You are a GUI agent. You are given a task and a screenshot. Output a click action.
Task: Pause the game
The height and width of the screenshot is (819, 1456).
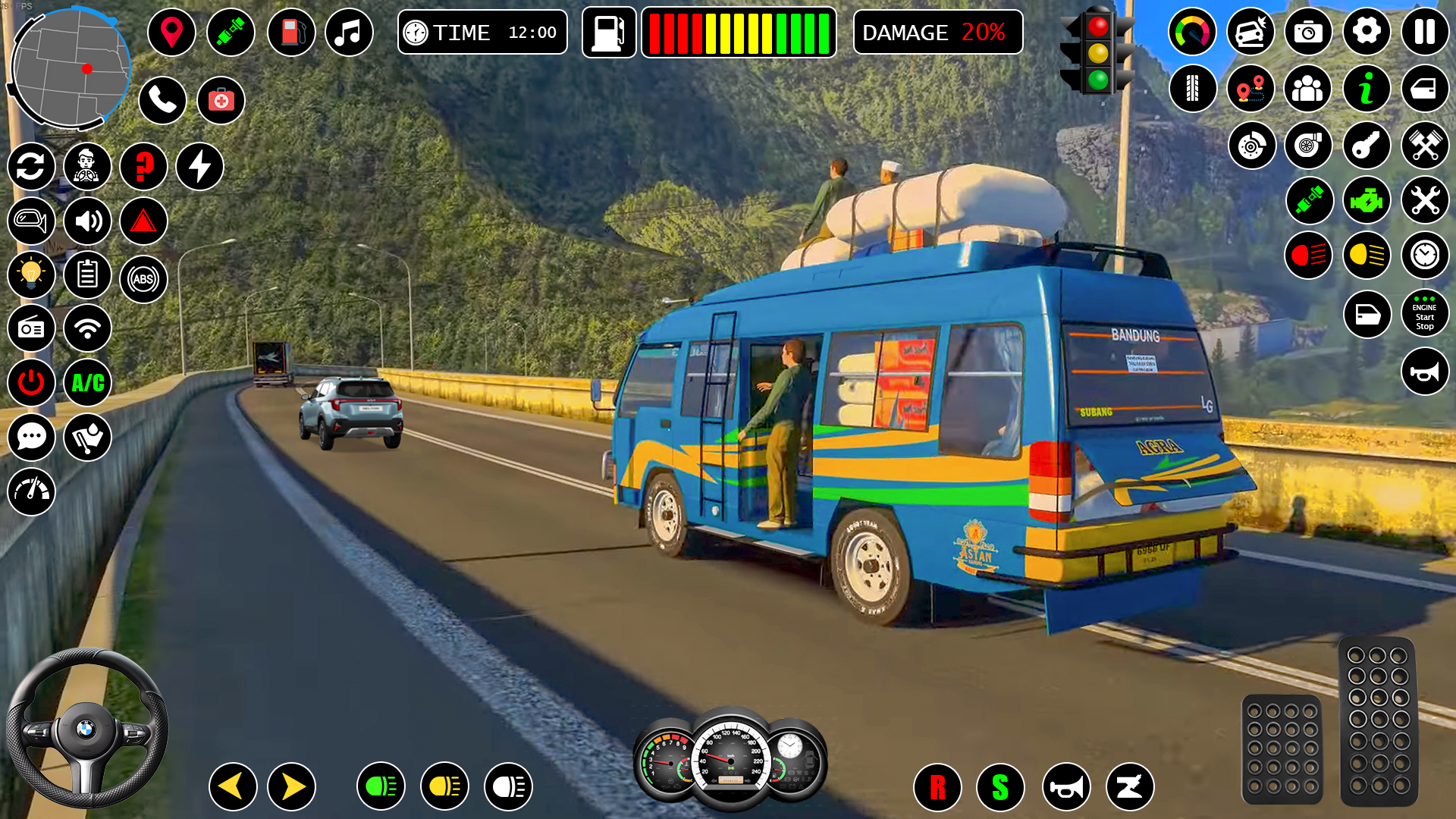(1424, 32)
